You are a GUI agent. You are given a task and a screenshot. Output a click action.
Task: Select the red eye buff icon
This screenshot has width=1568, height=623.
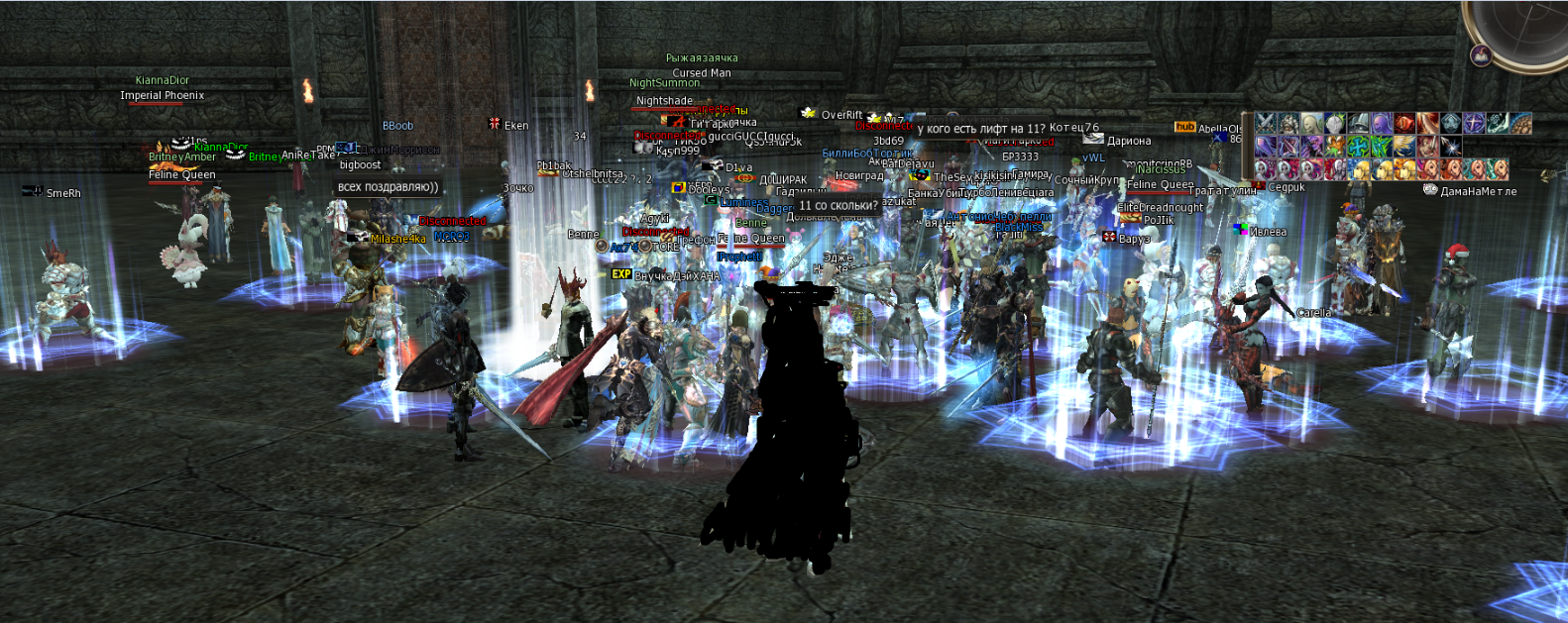[x=1404, y=123]
